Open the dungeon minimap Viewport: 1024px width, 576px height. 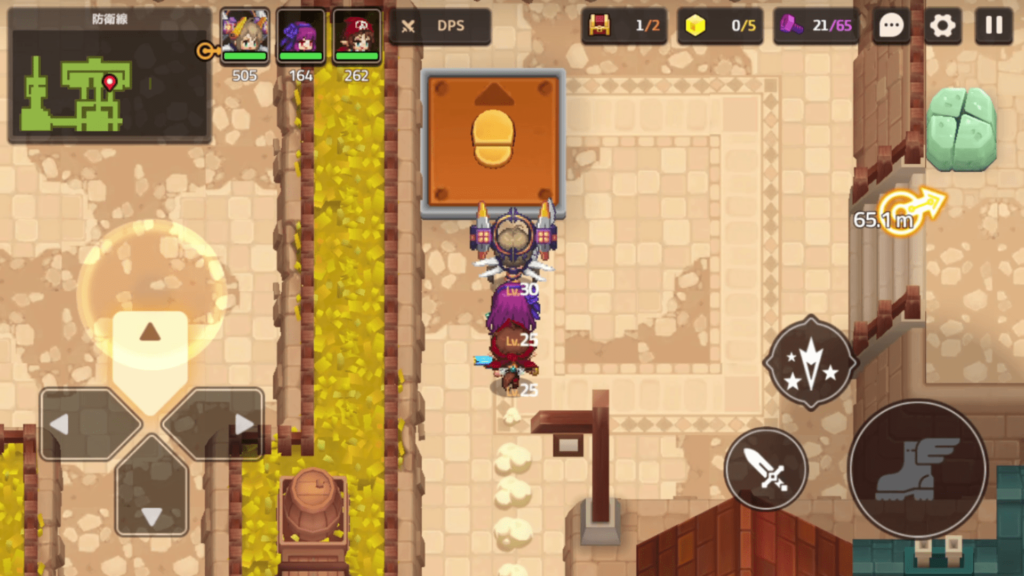(109, 76)
